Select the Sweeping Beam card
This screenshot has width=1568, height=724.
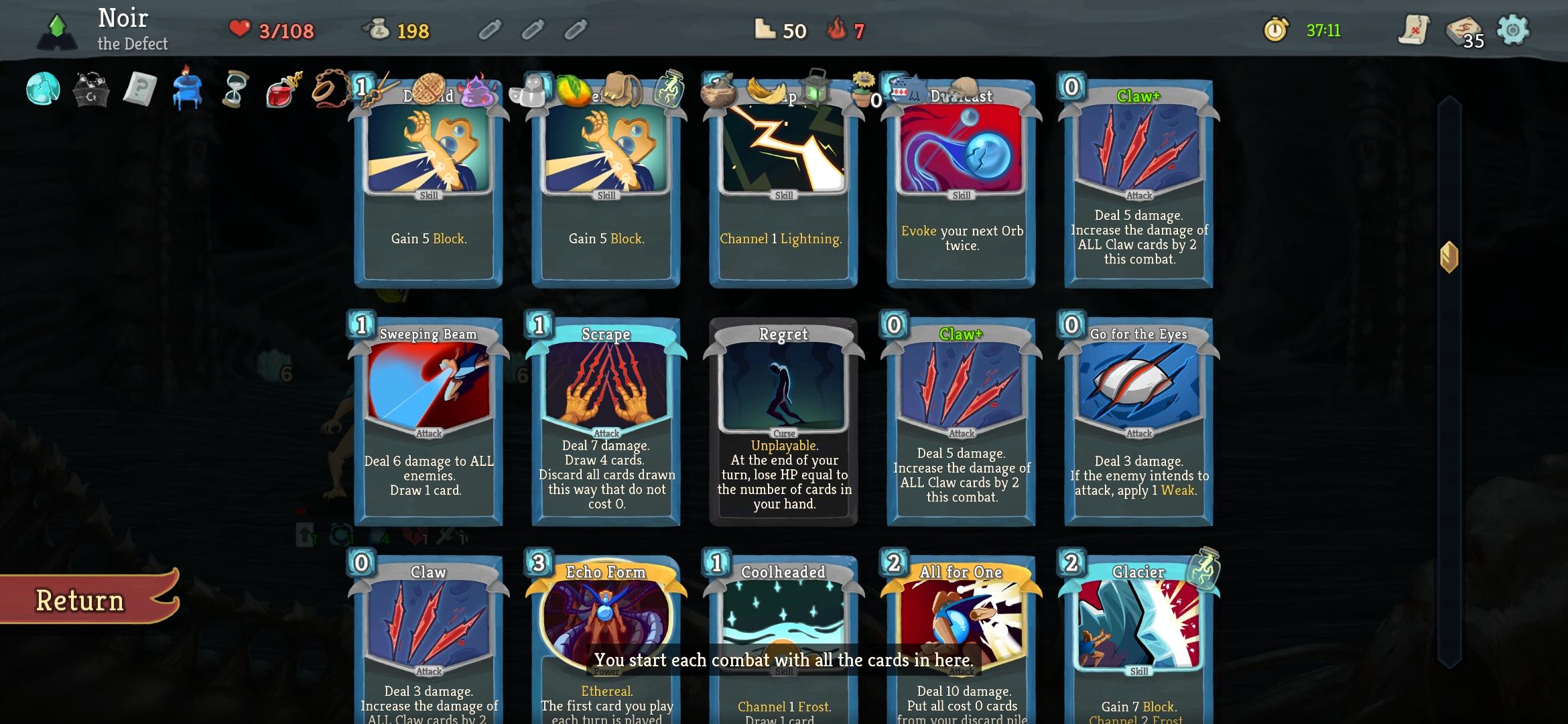tap(428, 426)
